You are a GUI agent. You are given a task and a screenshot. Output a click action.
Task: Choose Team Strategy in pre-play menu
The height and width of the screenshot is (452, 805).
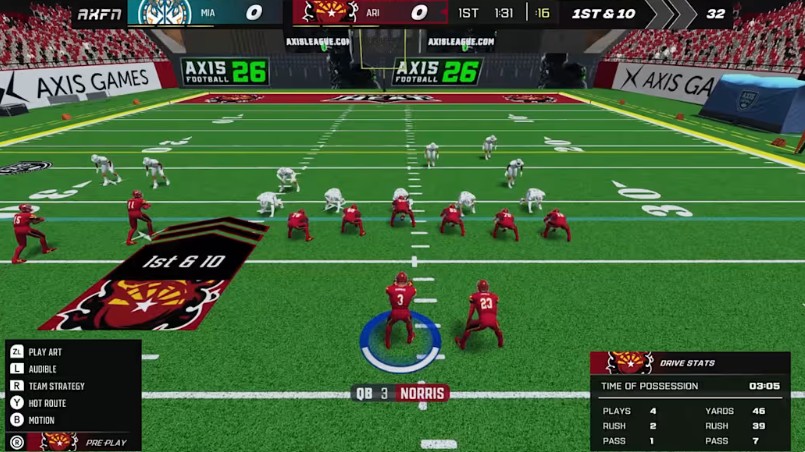(56, 386)
